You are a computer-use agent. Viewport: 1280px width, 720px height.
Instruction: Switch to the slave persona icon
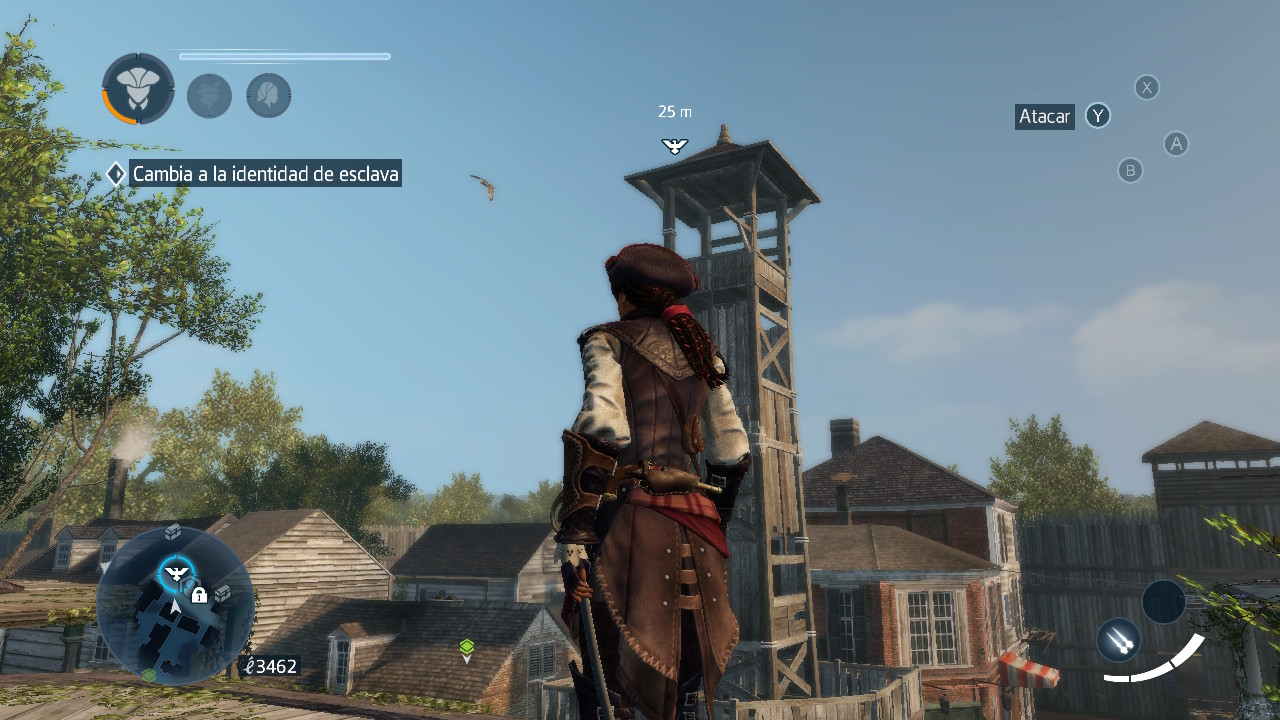pyautogui.click(x=209, y=96)
